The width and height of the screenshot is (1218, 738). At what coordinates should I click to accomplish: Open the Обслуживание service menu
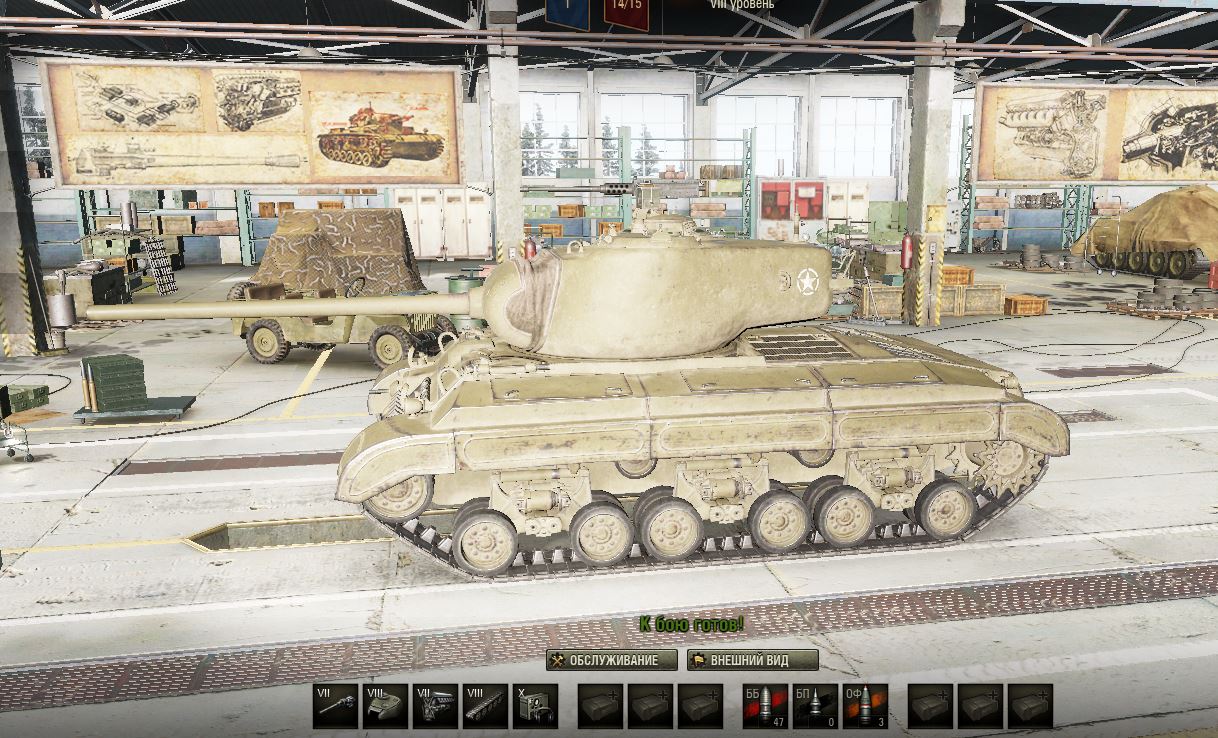tap(602, 660)
